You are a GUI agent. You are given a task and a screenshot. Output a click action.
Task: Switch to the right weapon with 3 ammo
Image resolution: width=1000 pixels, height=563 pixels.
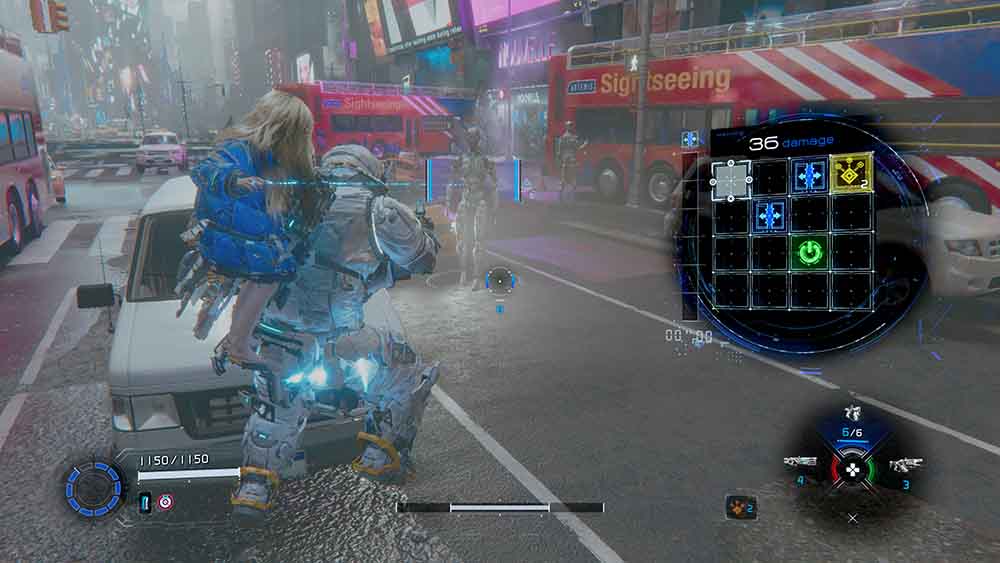906,464
